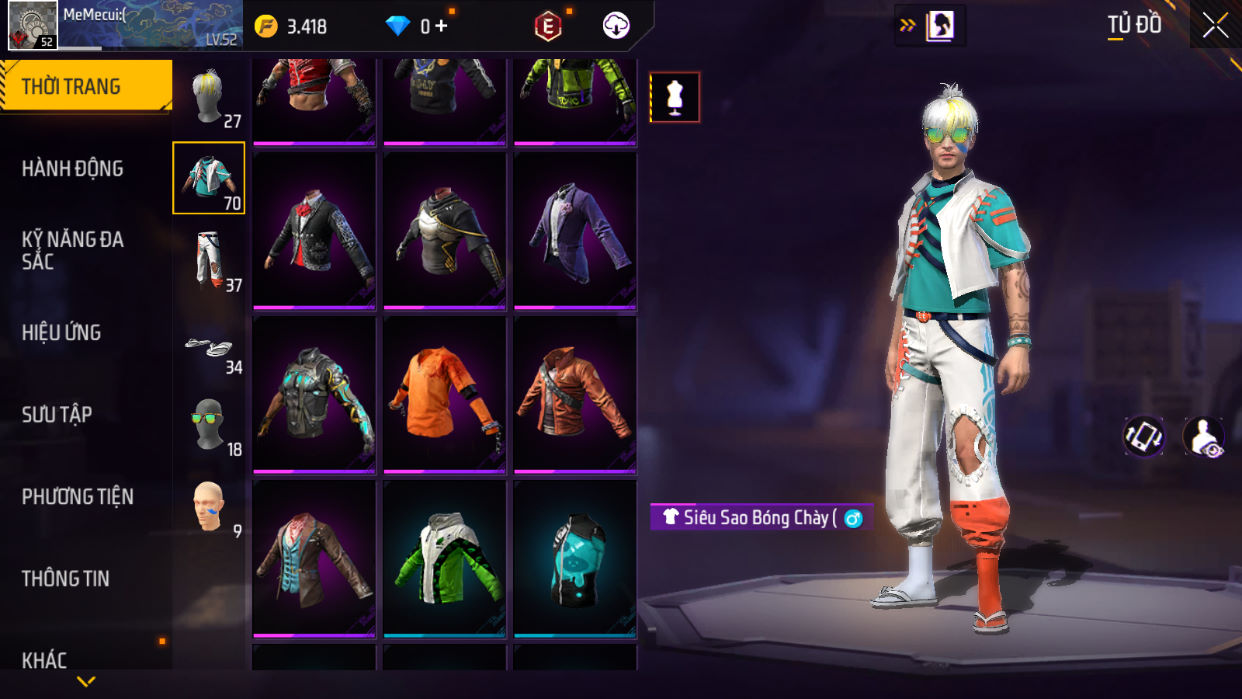The height and width of the screenshot is (699, 1242).
Task: Go to the SƯU TẬP tab
Action: (x=57, y=415)
